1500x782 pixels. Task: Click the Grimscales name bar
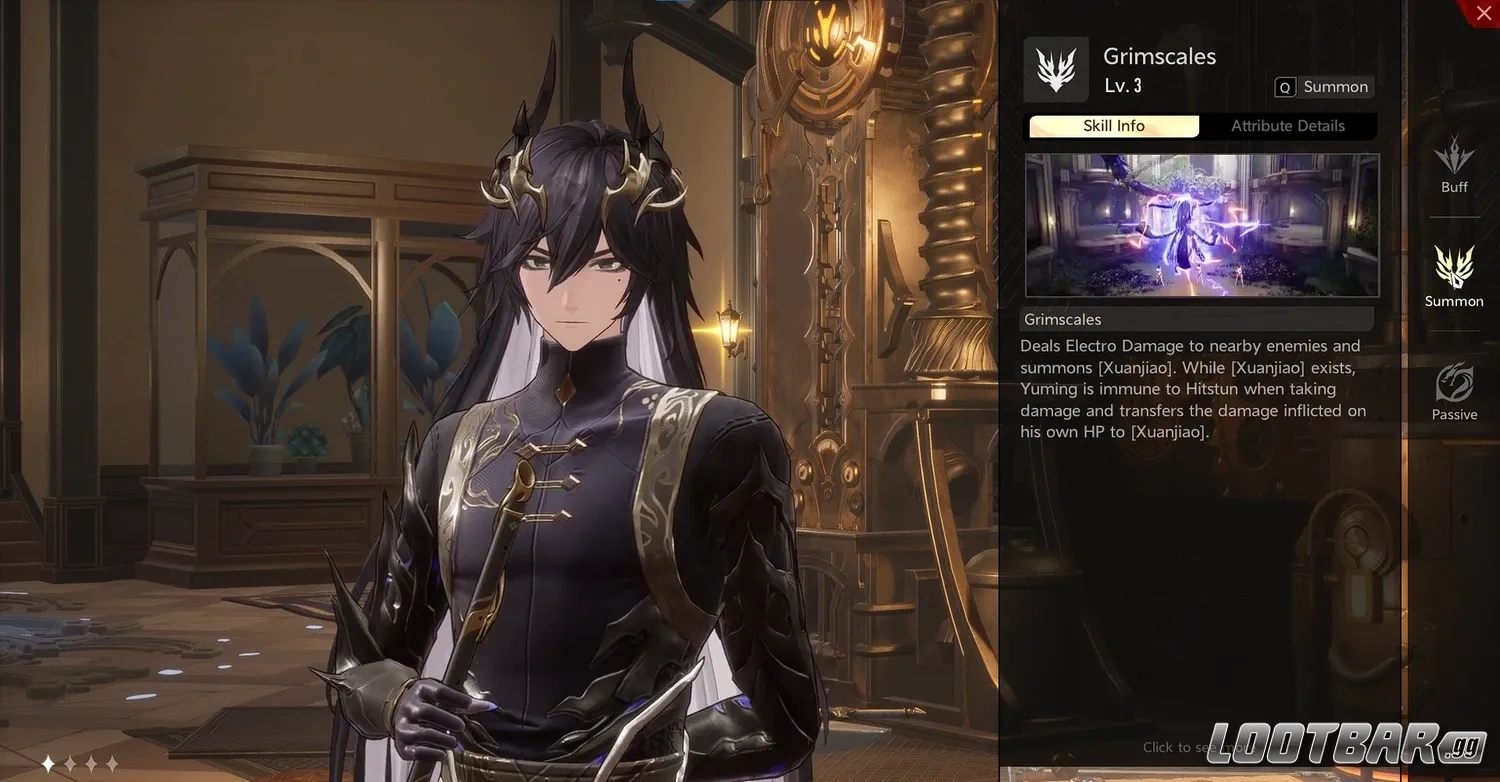[1196, 319]
